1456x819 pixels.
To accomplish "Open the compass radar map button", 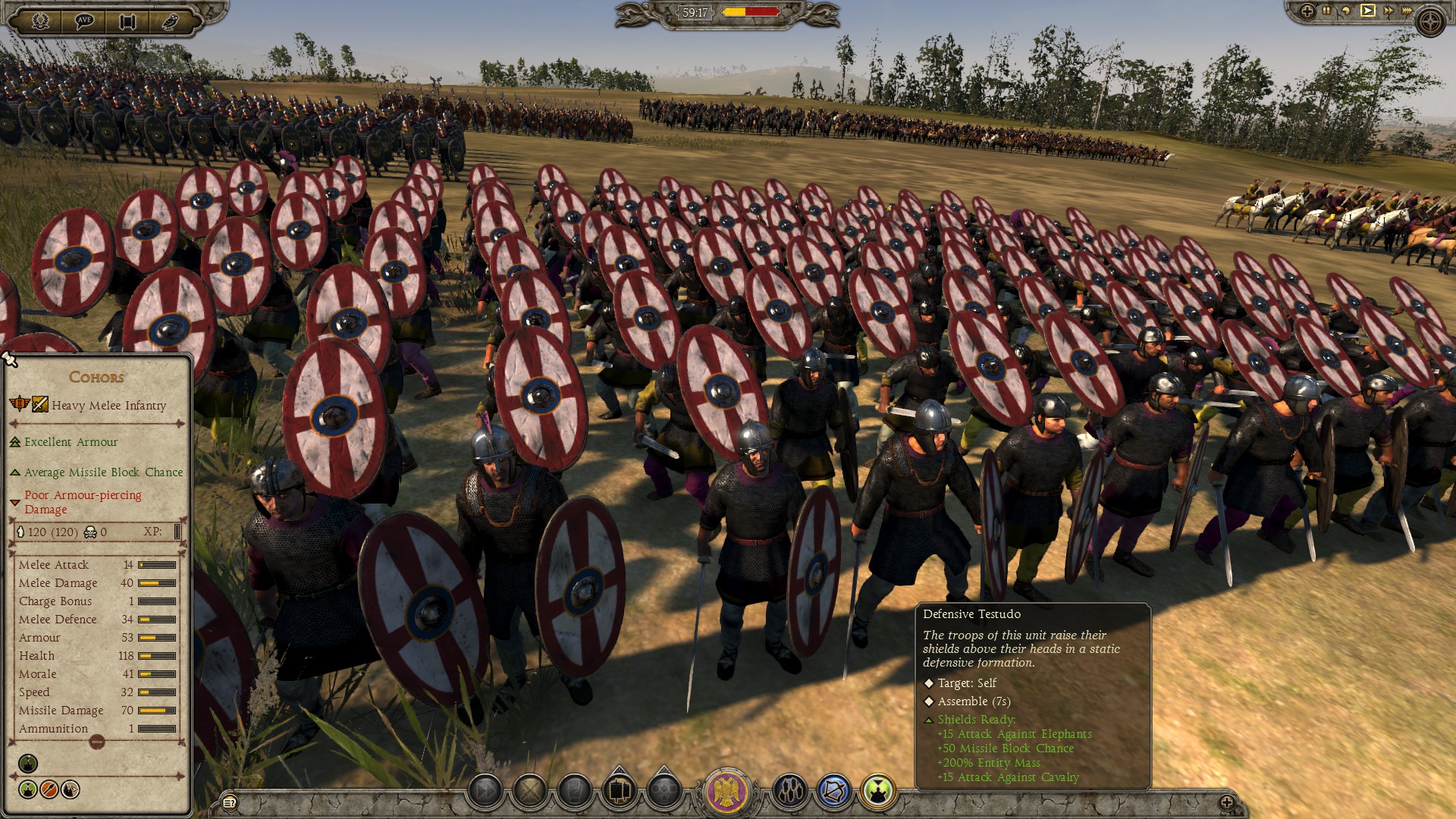I will click(x=1431, y=21).
